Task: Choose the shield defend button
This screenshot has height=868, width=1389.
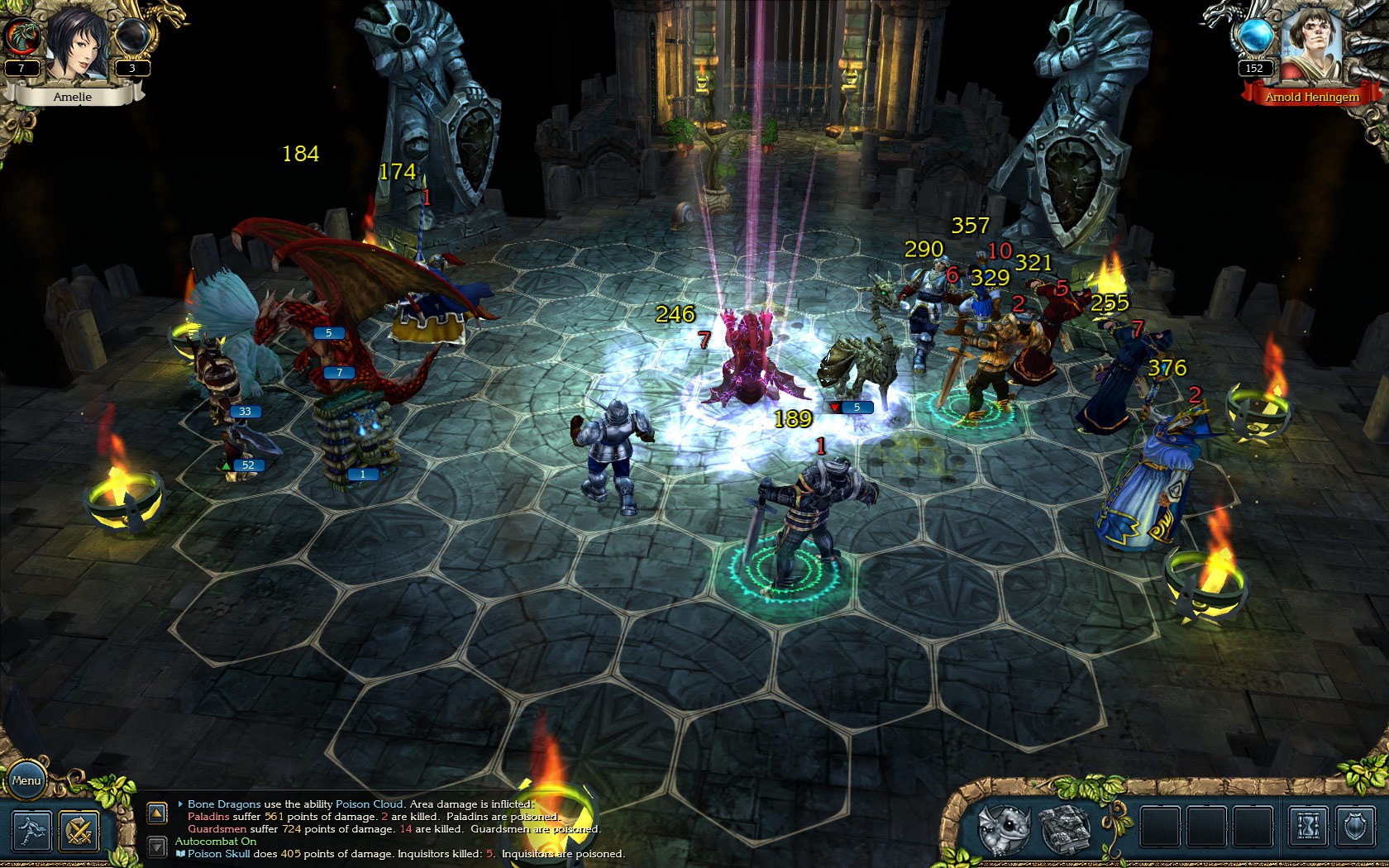Action: [1355, 827]
